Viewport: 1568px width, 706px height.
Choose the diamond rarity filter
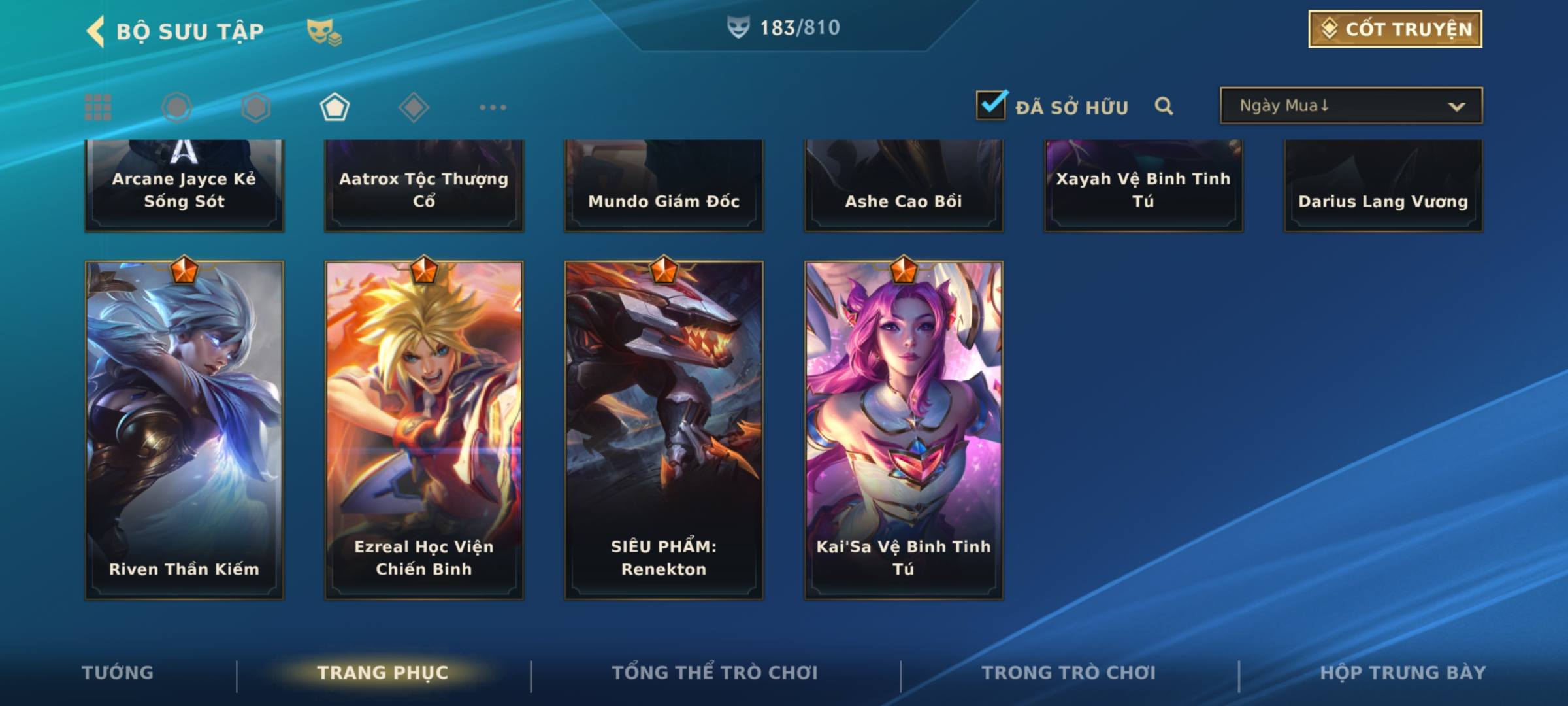click(x=414, y=107)
